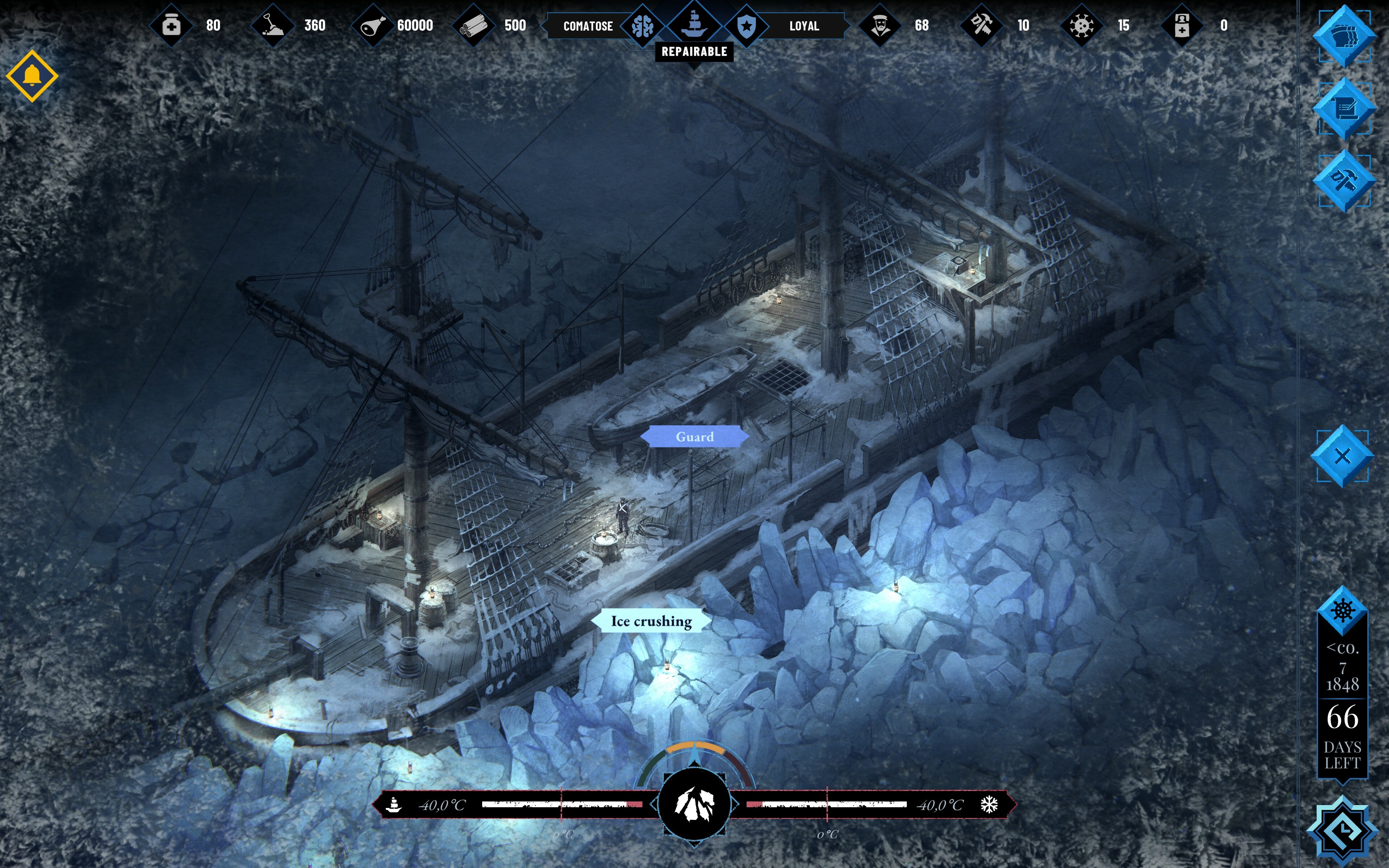The image size is (1389, 868).
Task: Select the Guard post label
Action: [x=694, y=437]
